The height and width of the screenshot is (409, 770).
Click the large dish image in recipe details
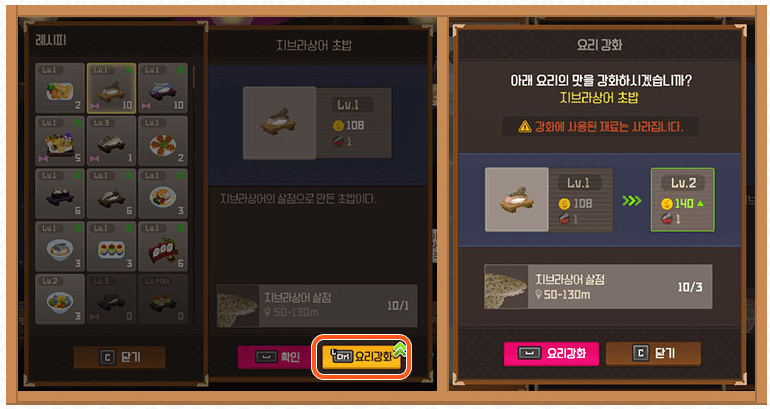[281, 122]
